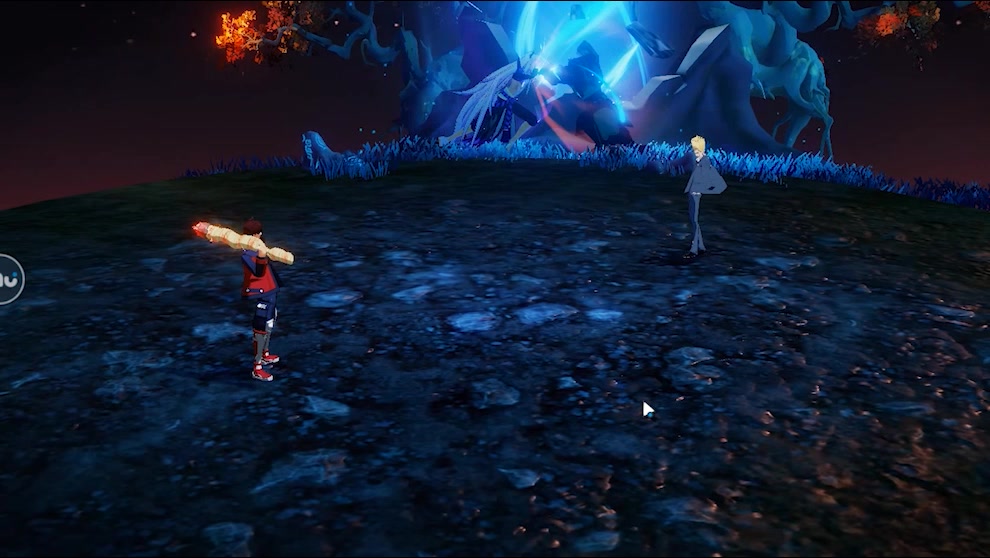Open the circular MuMu overlay button
This screenshot has width=990, height=558.
[x=8, y=279]
